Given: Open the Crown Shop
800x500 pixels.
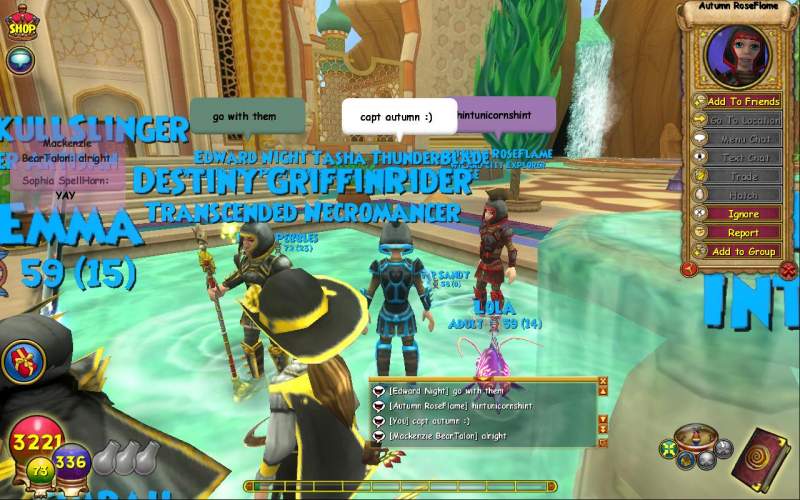Looking at the screenshot, I should 20,24.
